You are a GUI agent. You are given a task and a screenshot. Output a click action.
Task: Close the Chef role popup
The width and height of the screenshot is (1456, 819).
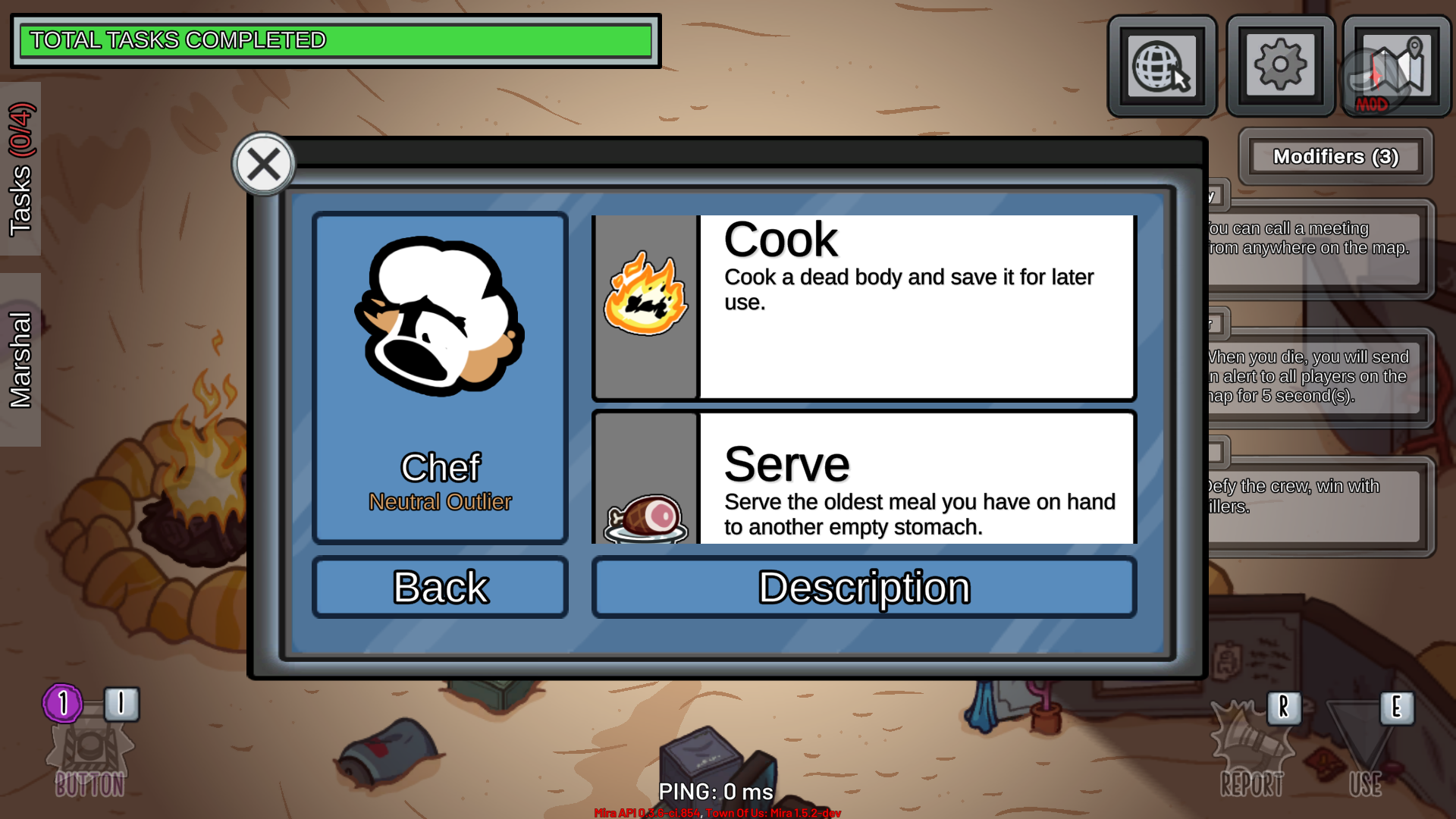coord(263,164)
